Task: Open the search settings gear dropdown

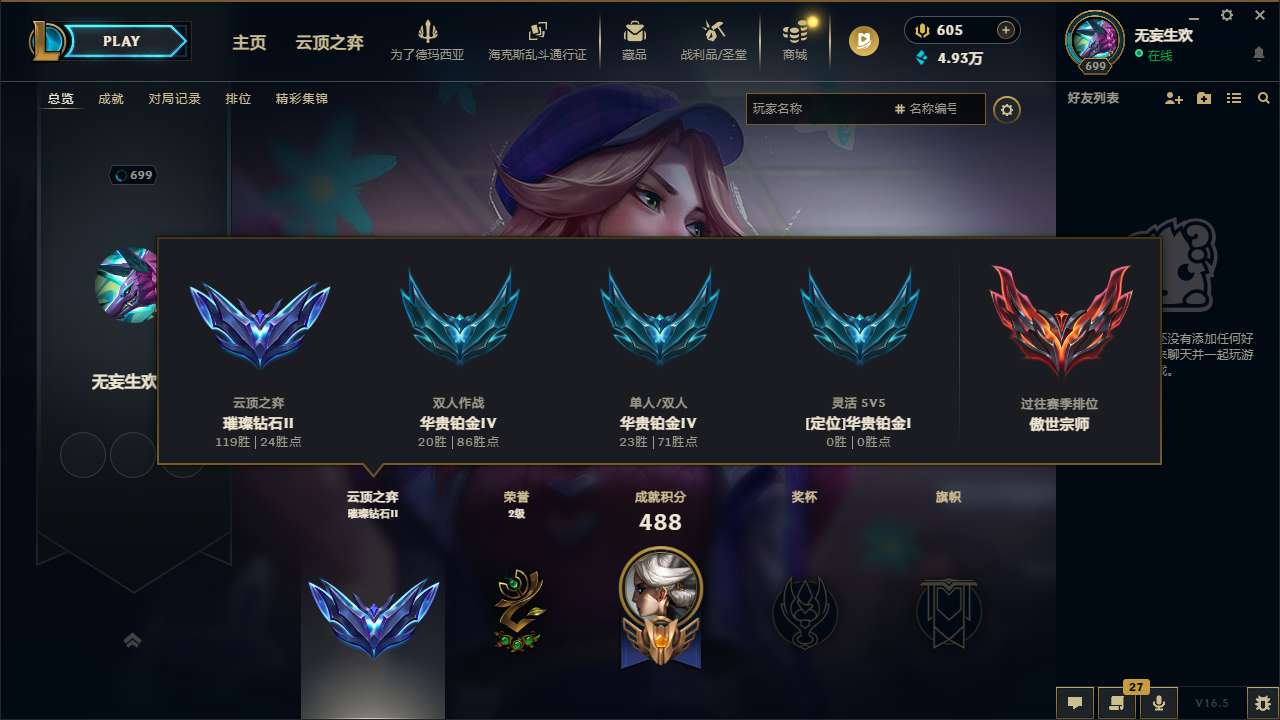Action: coord(1007,110)
